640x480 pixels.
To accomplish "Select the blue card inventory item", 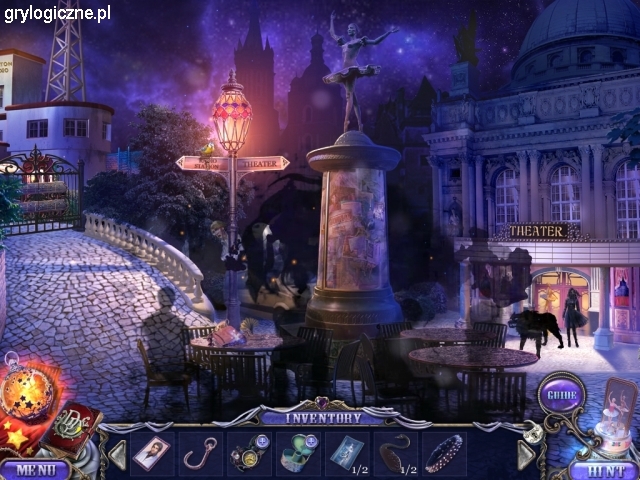I will coord(346,452).
